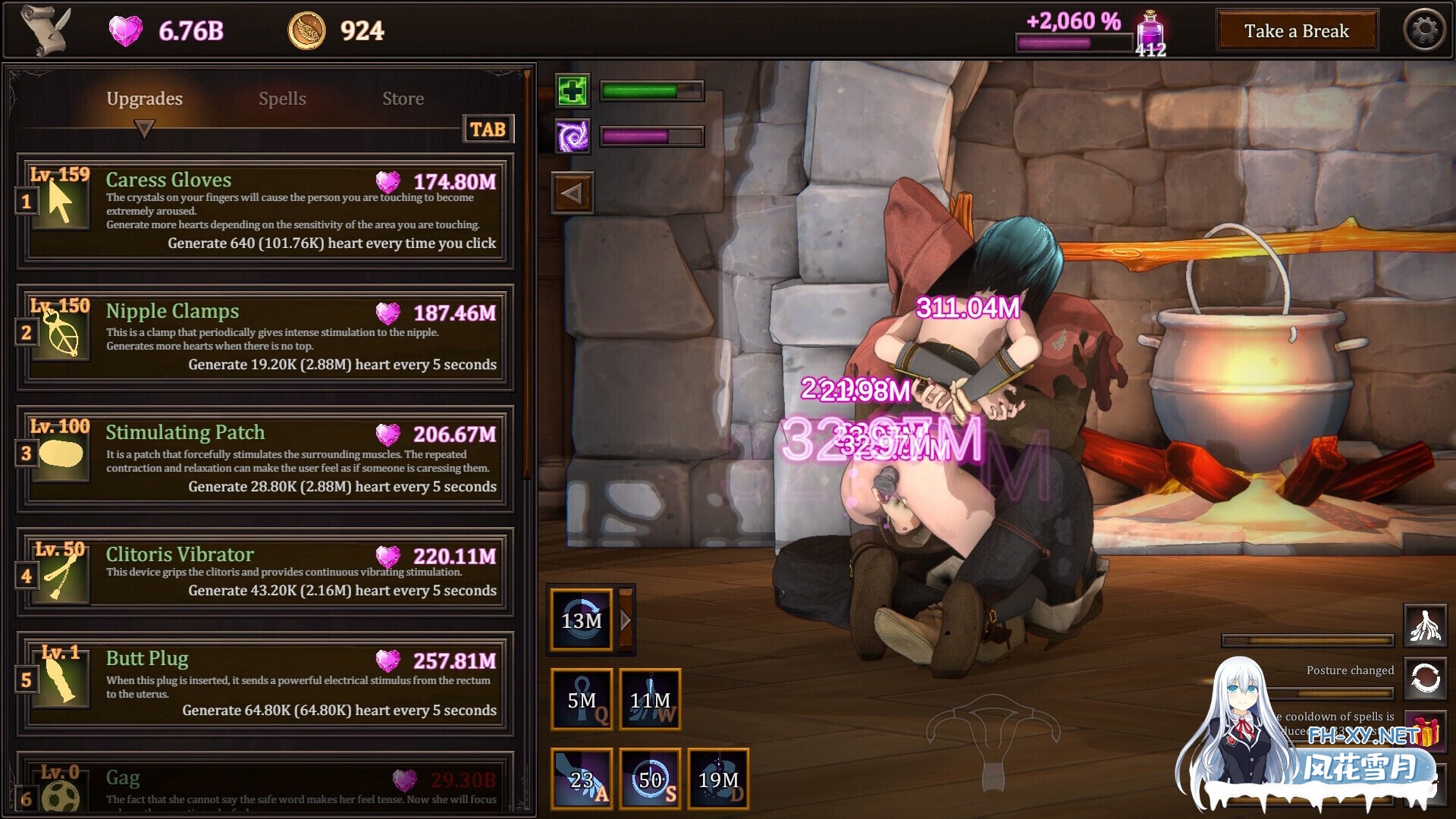Open the TAB dropdown under Upgrades
Image resolution: width=1456 pixels, height=819 pixels.
click(488, 129)
